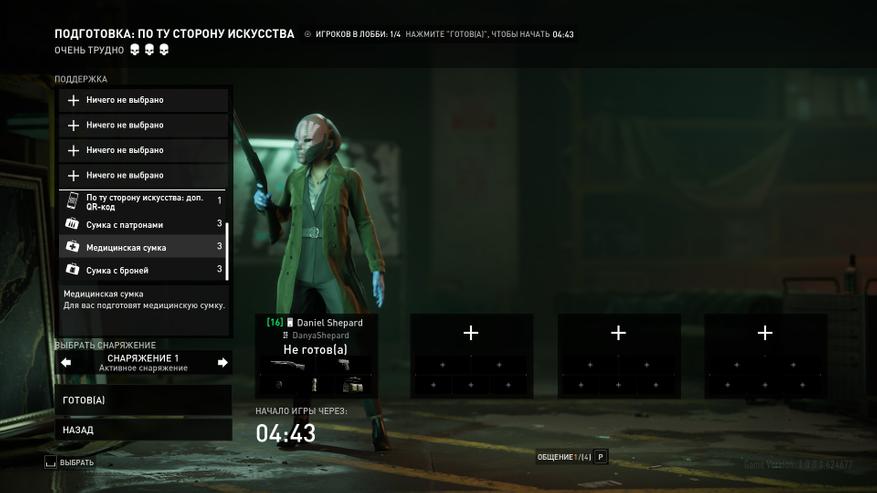
Task: Click the ГОТОВ(А) ready button
Action: pos(143,400)
